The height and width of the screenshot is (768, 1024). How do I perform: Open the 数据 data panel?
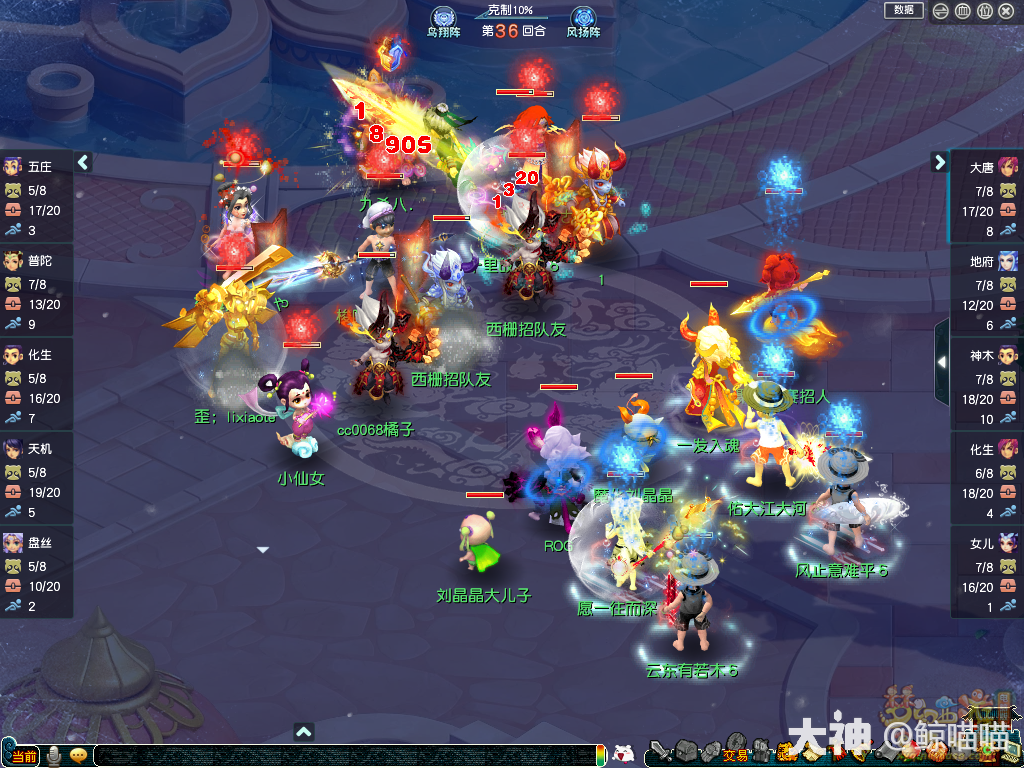coord(903,10)
